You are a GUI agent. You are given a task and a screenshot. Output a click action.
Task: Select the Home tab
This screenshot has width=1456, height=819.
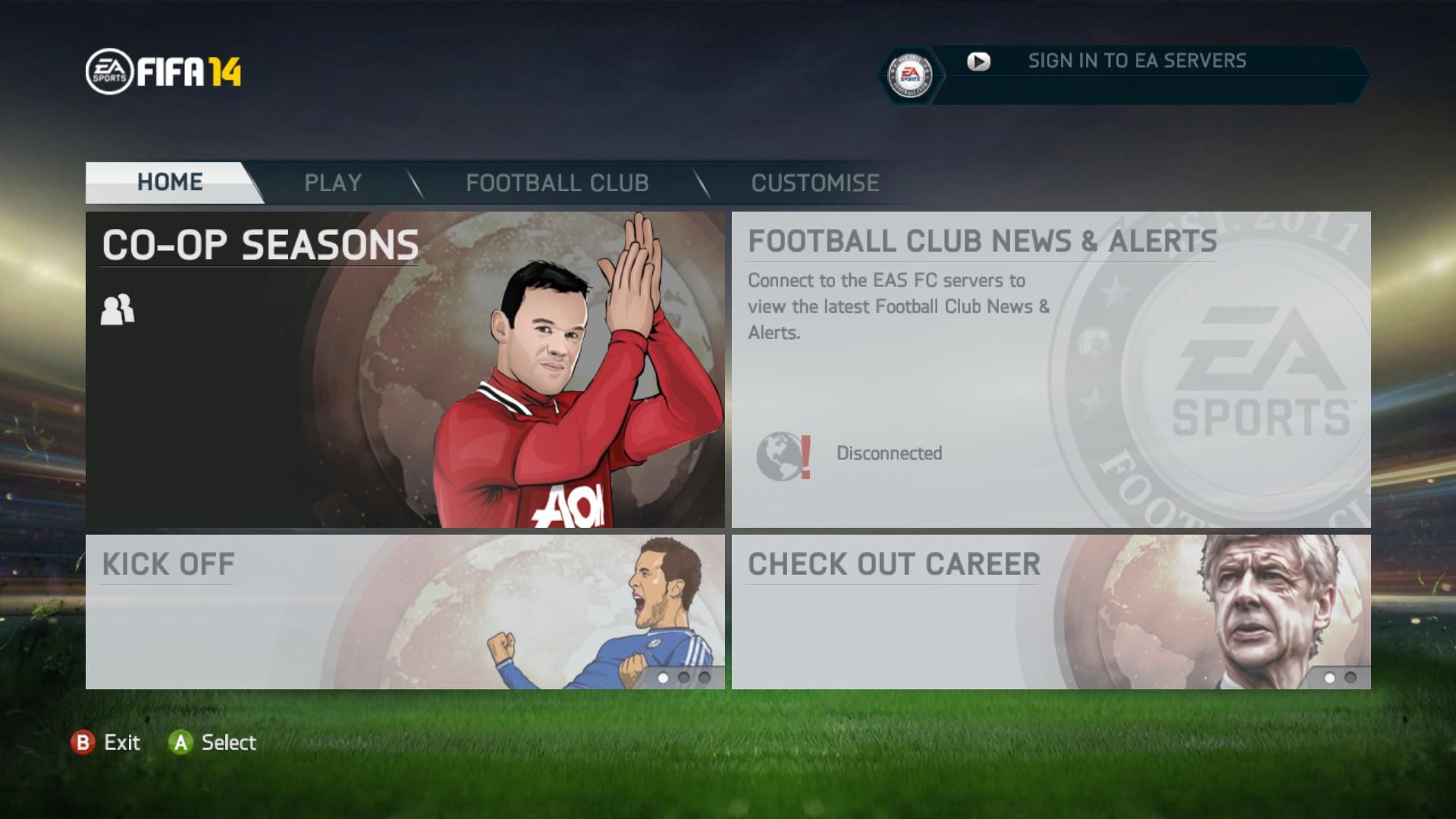[x=170, y=182]
